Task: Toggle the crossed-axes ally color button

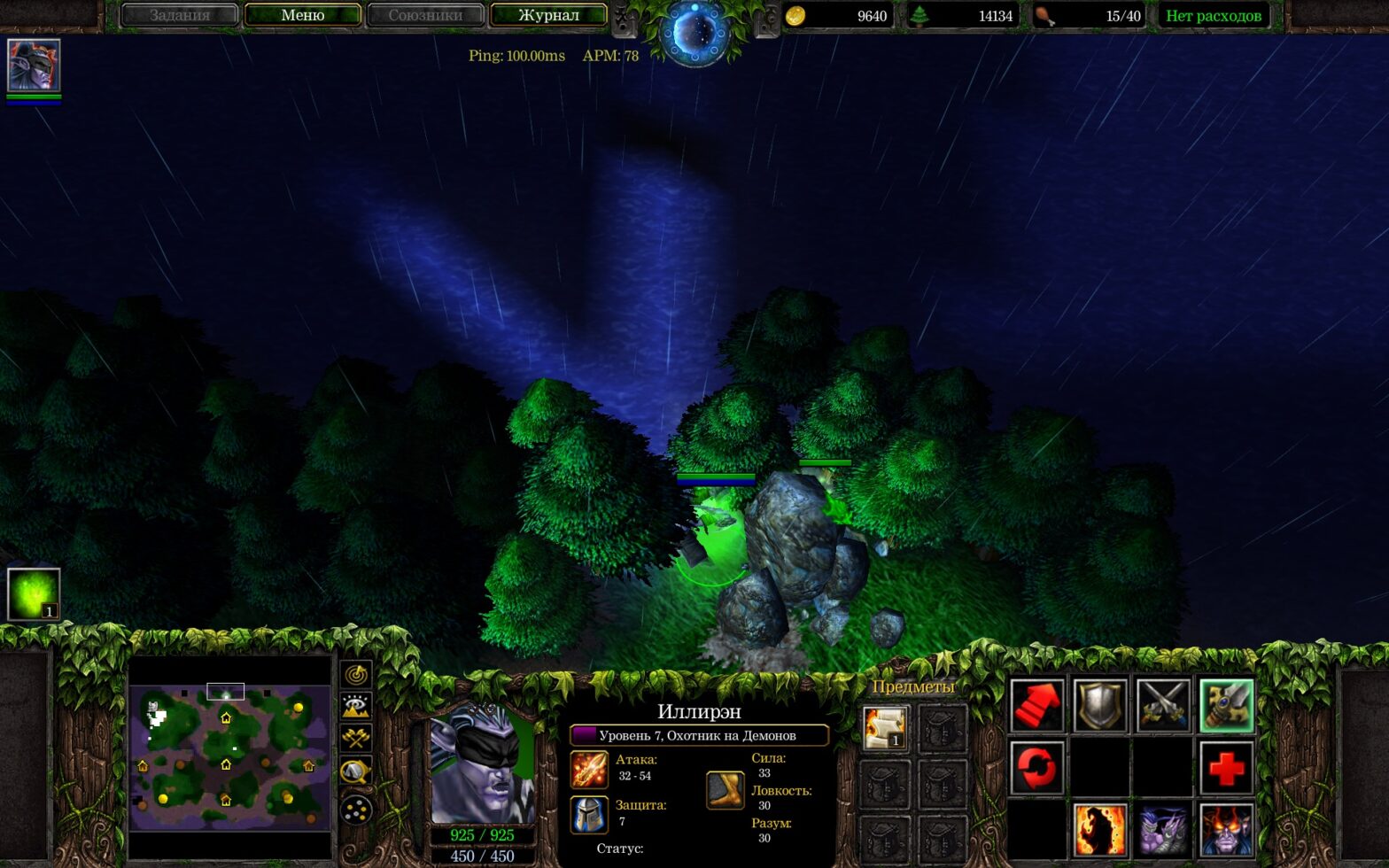Action: (356, 739)
